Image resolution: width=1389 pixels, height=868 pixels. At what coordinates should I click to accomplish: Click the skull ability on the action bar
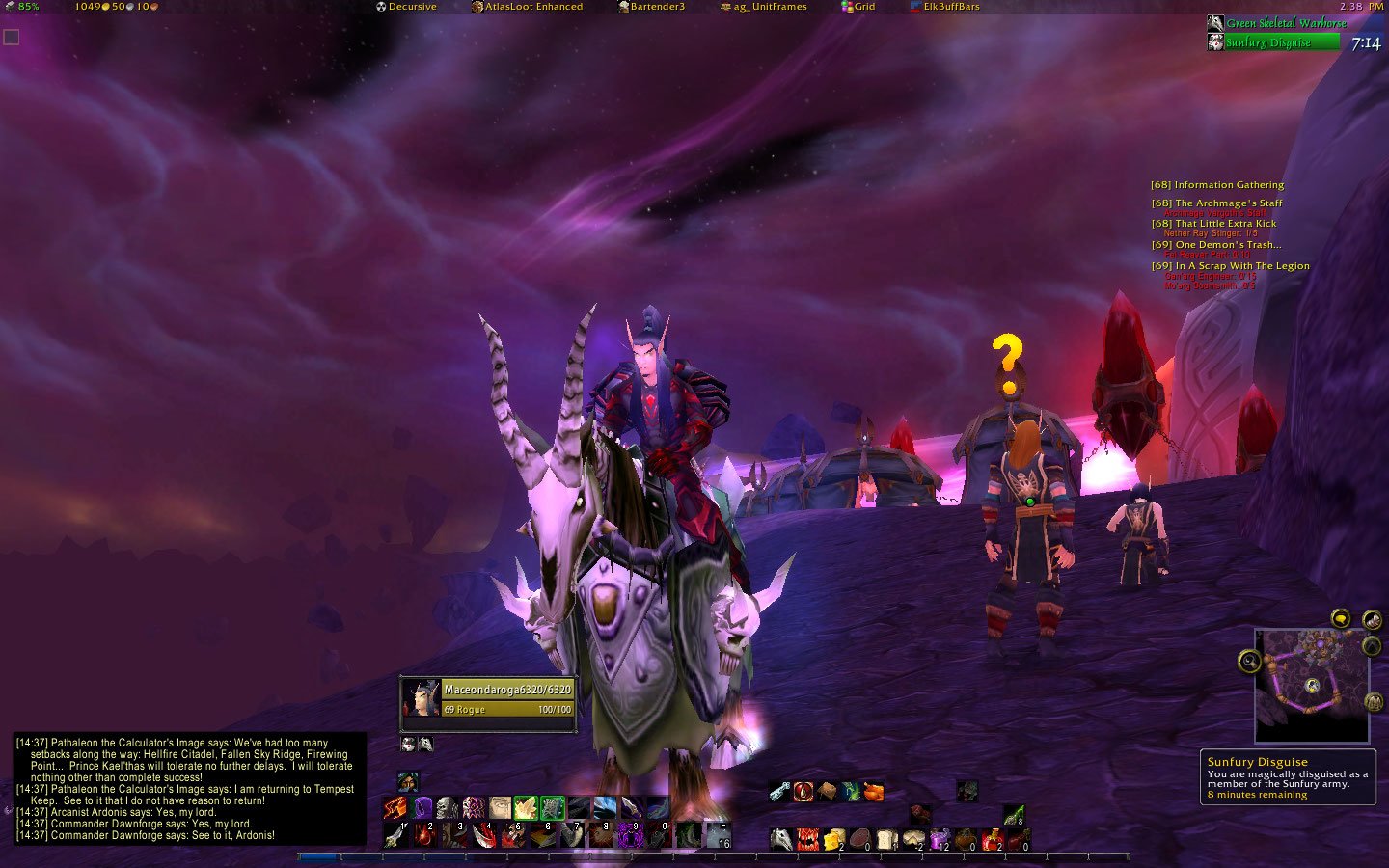pyautogui.click(x=448, y=806)
